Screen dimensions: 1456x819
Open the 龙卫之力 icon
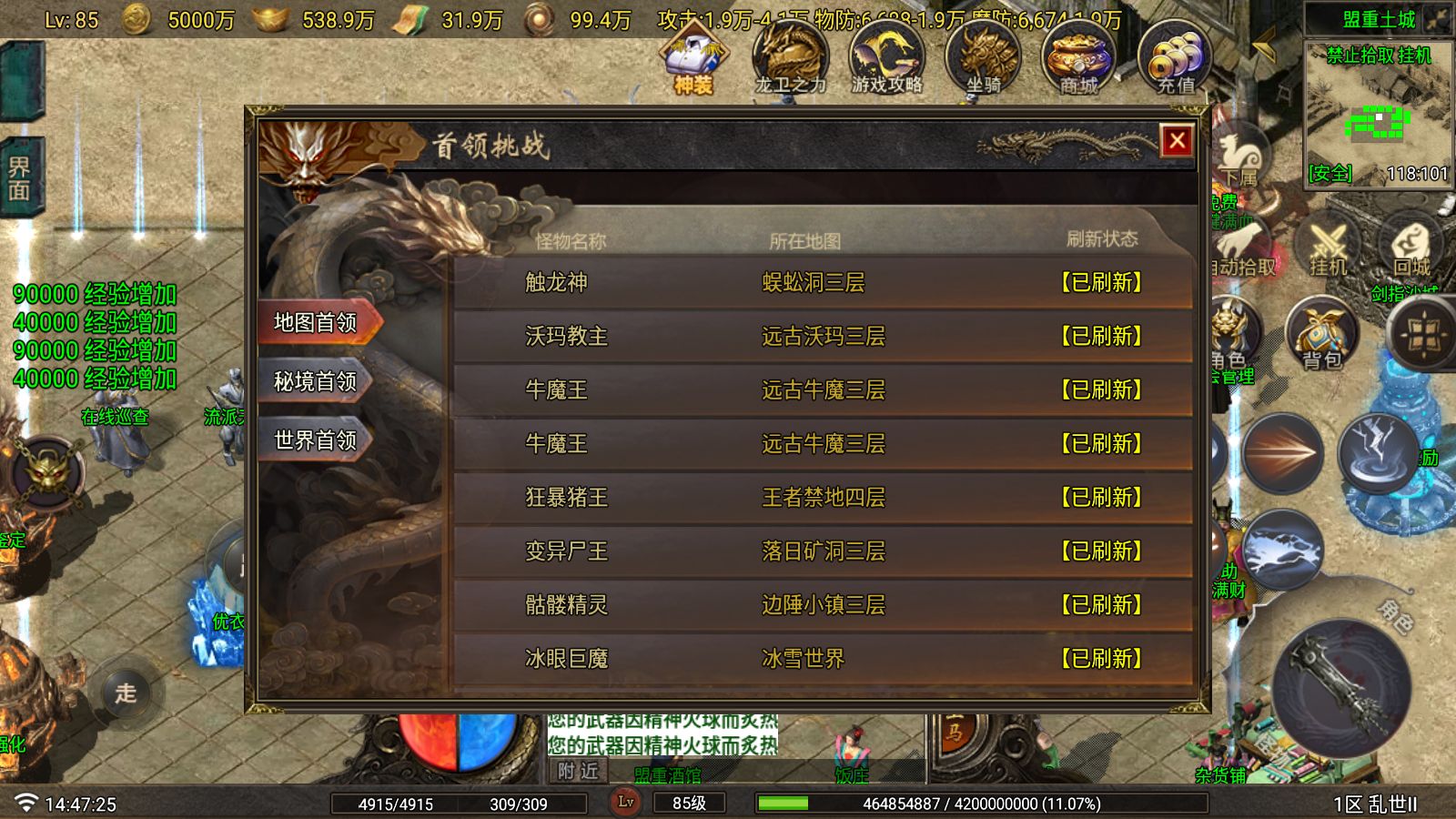(x=791, y=59)
